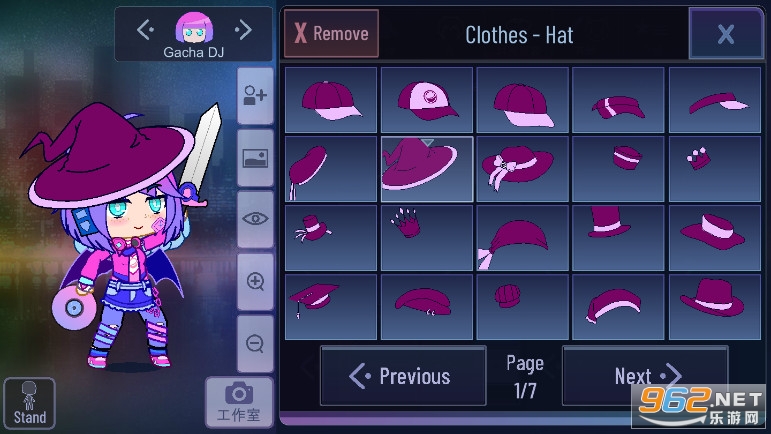Zoom in on the character
Viewport: 771px width, 434px height.
pos(255,282)
